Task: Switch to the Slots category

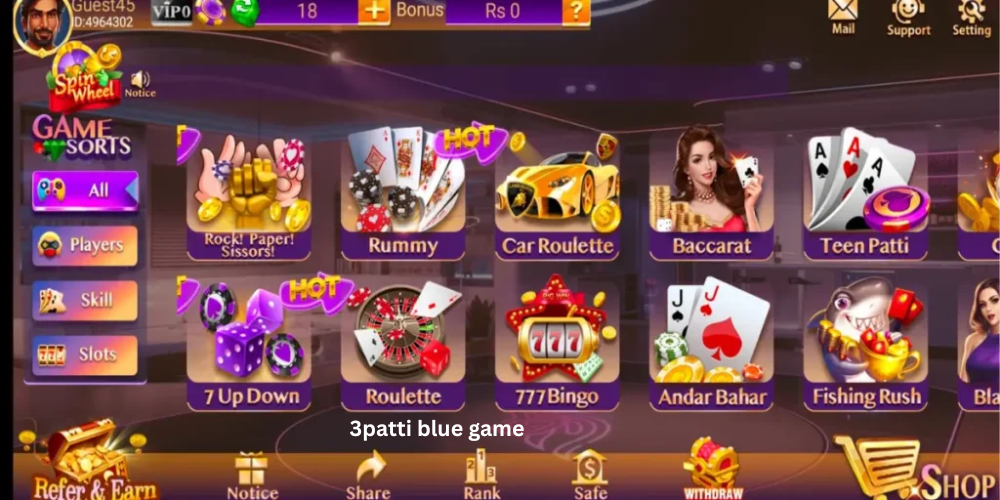Action: point(85,355)
